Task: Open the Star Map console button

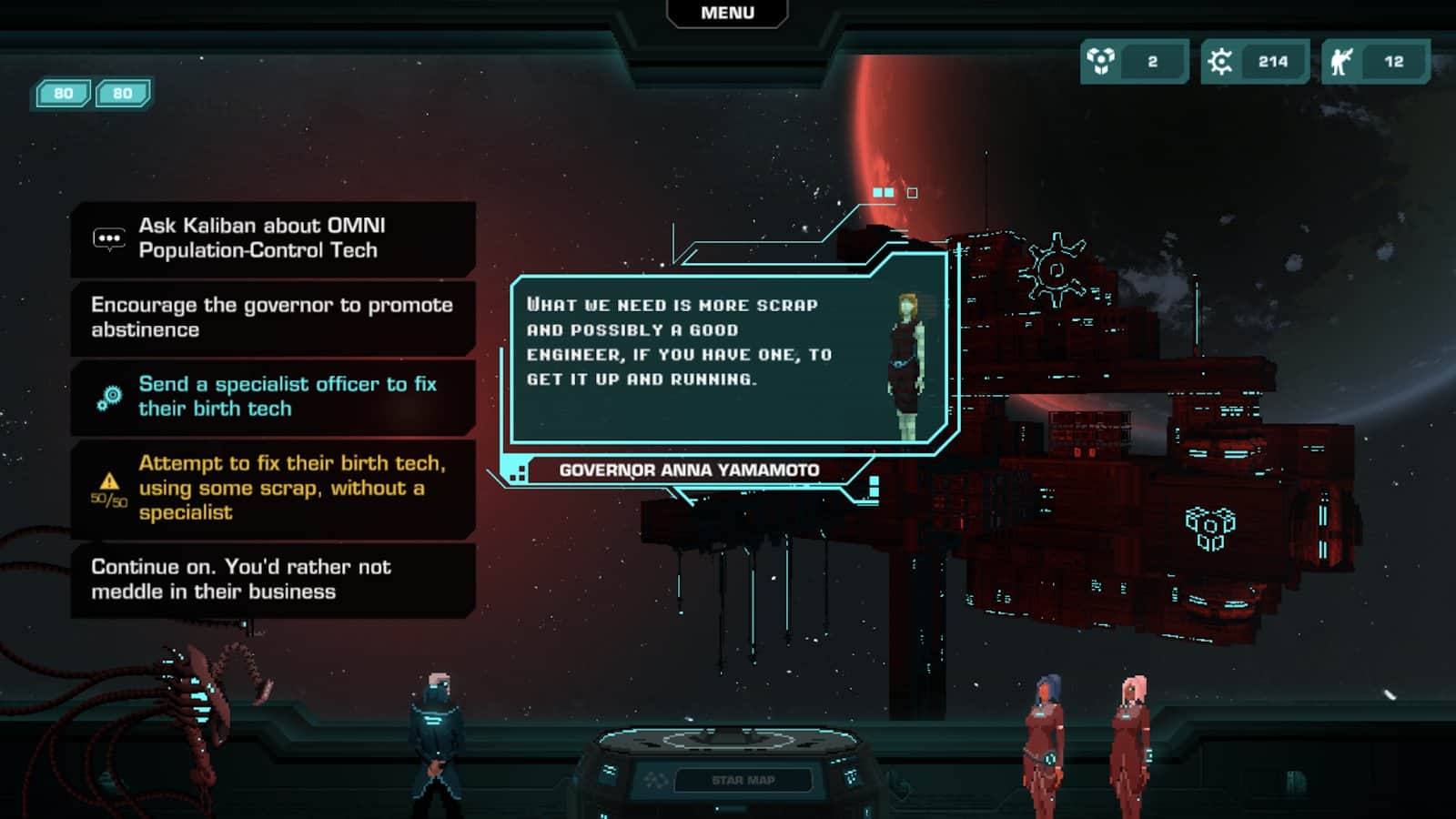Action: [x=743, y=780]
